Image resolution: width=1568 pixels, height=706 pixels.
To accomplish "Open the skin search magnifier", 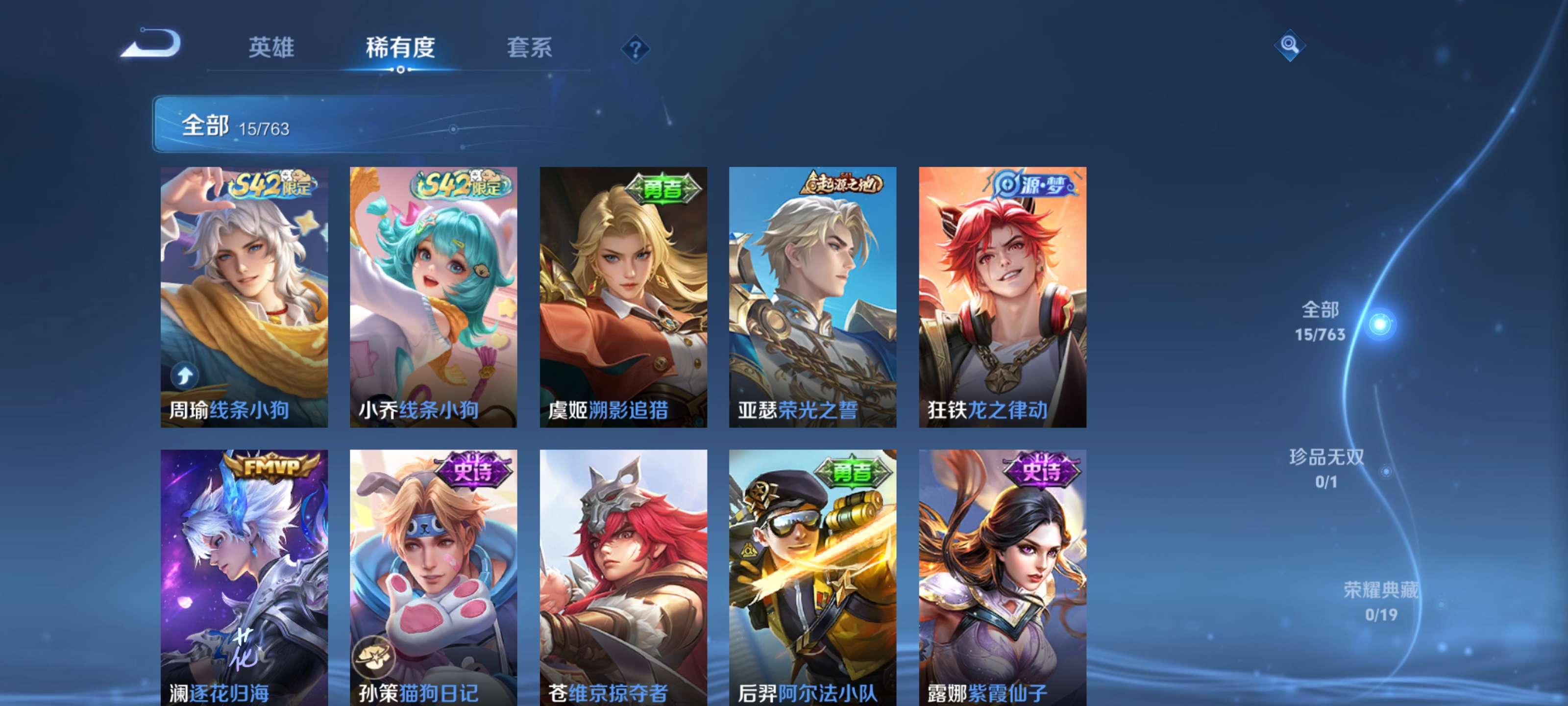I will pos(1289,45).
